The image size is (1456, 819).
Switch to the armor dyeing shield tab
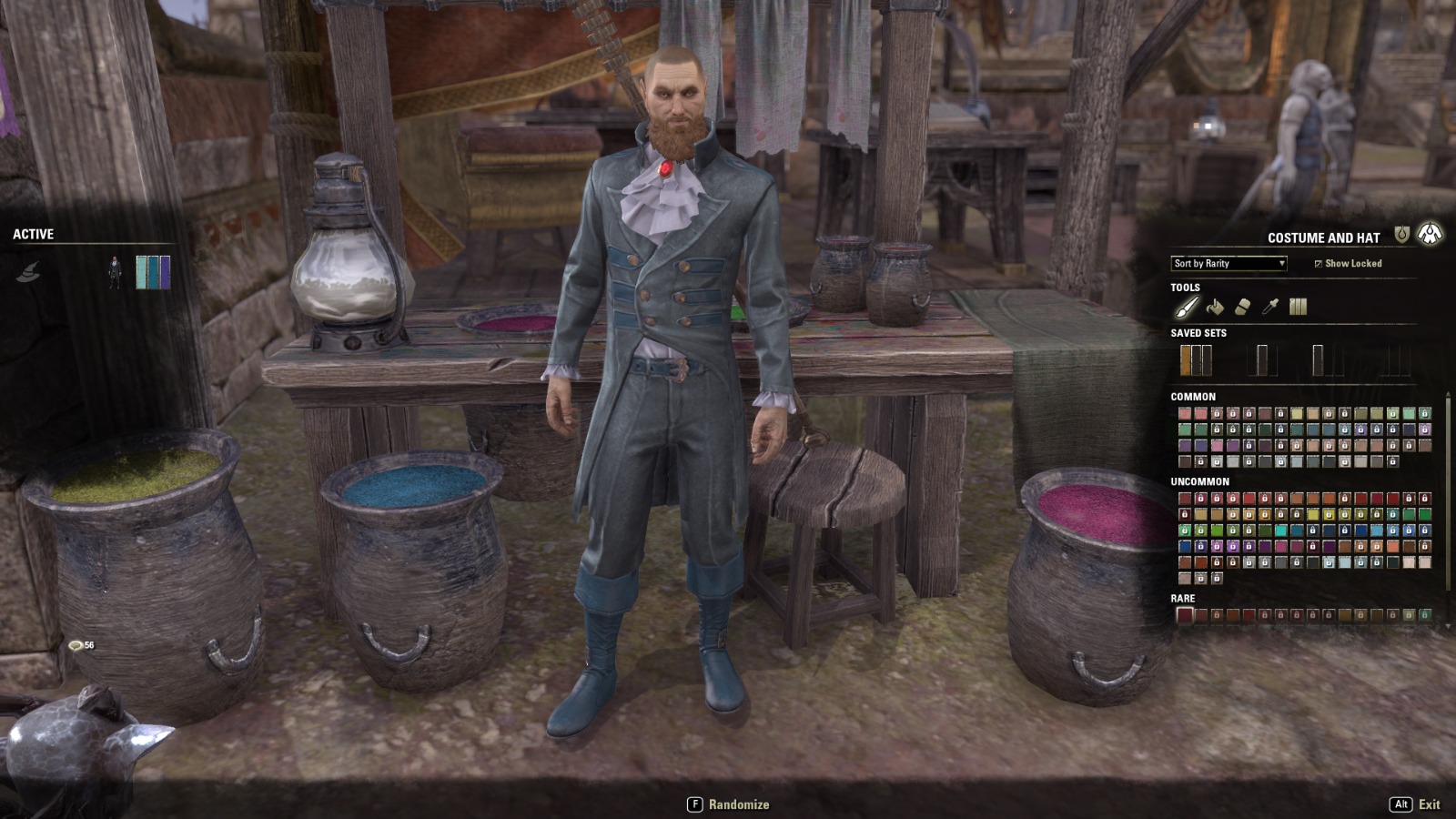point(1401,236)
